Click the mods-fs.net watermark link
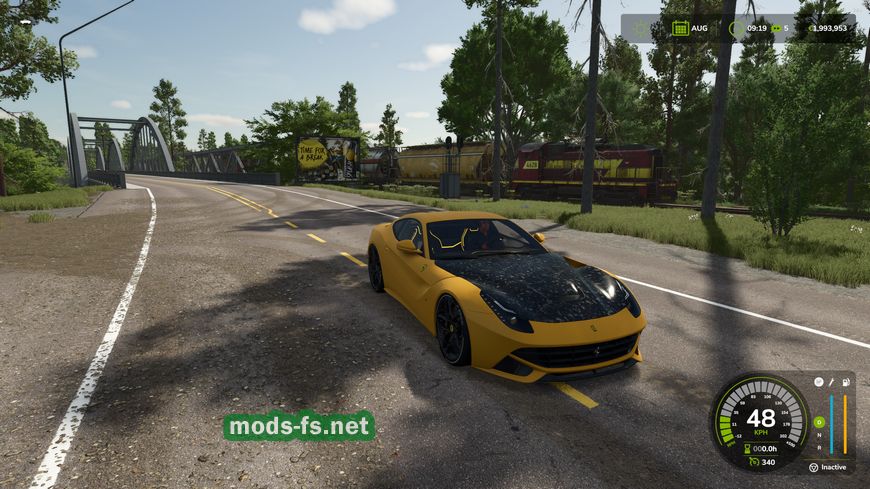The image size is (870, 489). coord(299,426)
